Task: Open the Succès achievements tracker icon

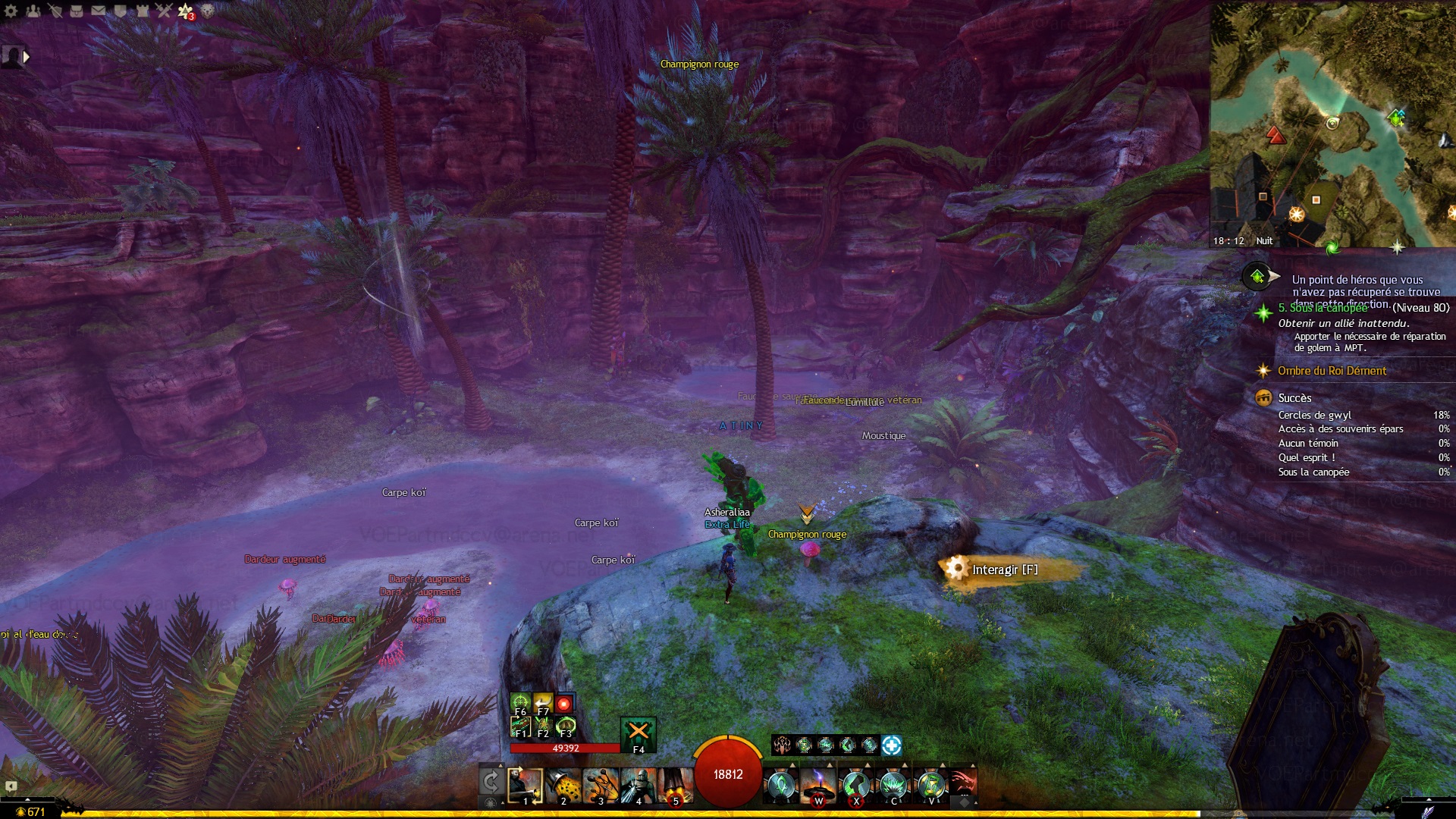Action: click(1263, 398)
